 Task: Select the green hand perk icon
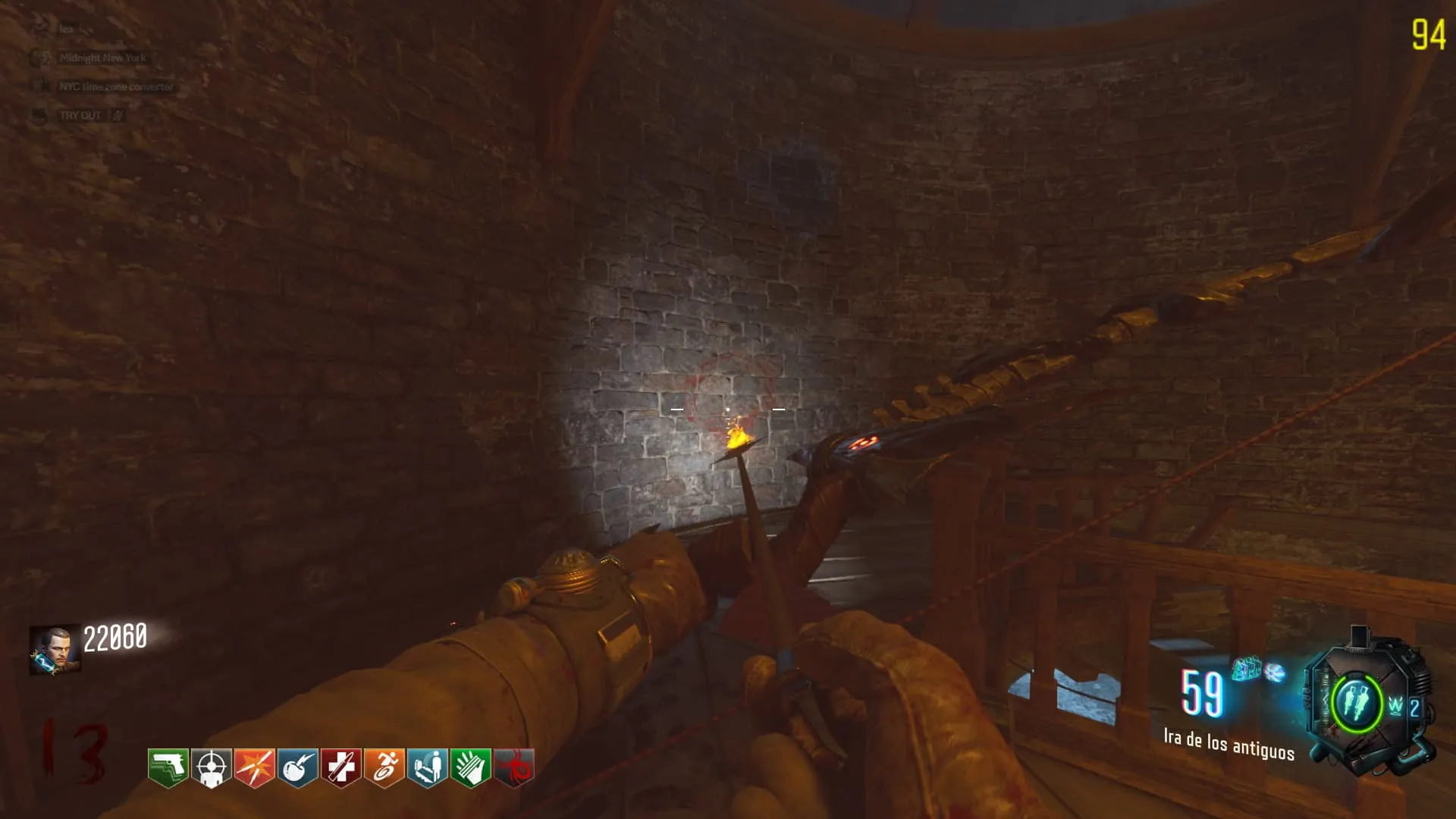(x=470, y=768)
